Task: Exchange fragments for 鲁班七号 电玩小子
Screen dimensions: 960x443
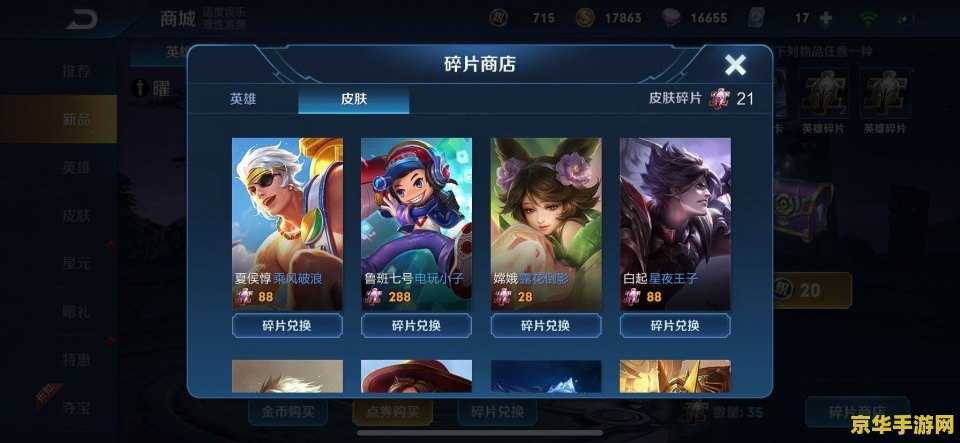Action: click(416, 326)
